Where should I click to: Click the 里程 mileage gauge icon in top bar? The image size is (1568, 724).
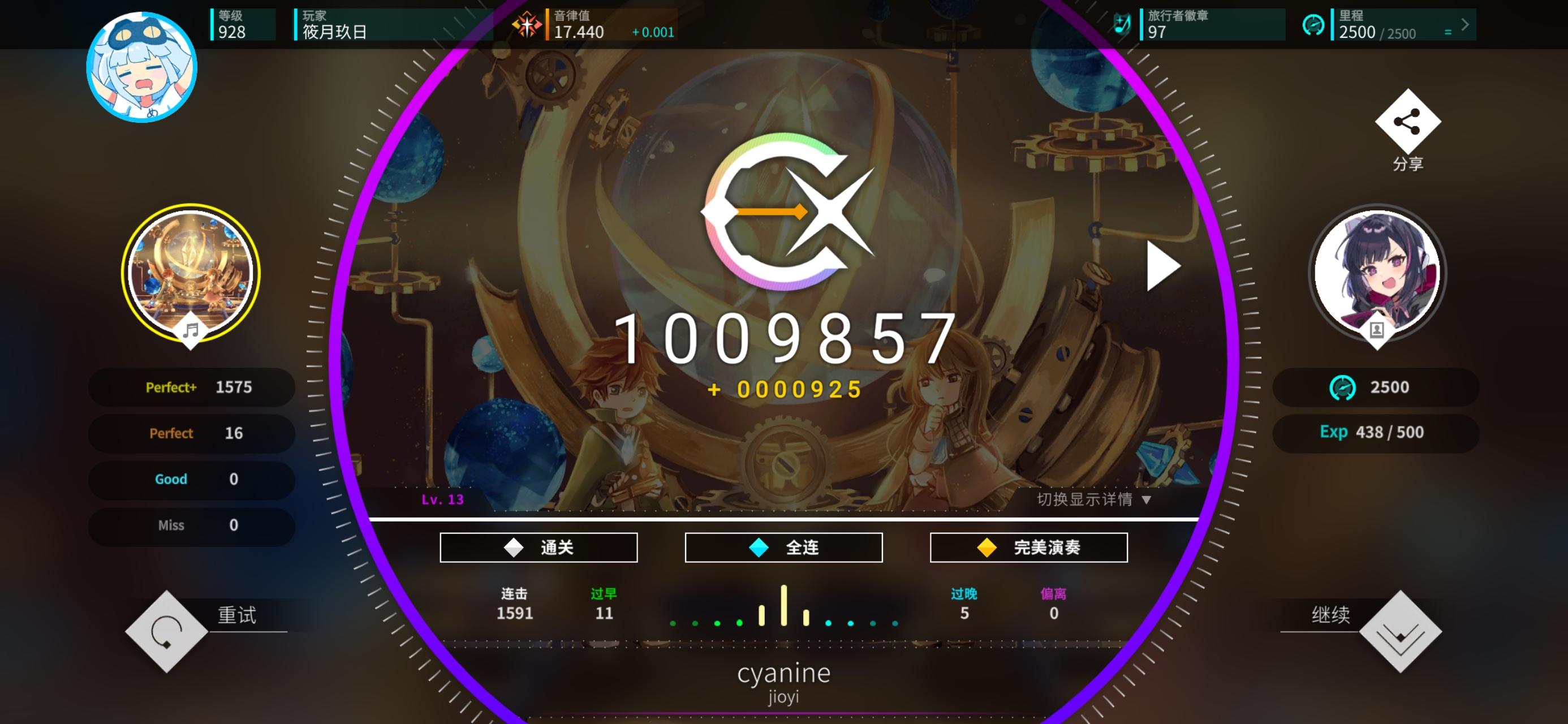1315,25
